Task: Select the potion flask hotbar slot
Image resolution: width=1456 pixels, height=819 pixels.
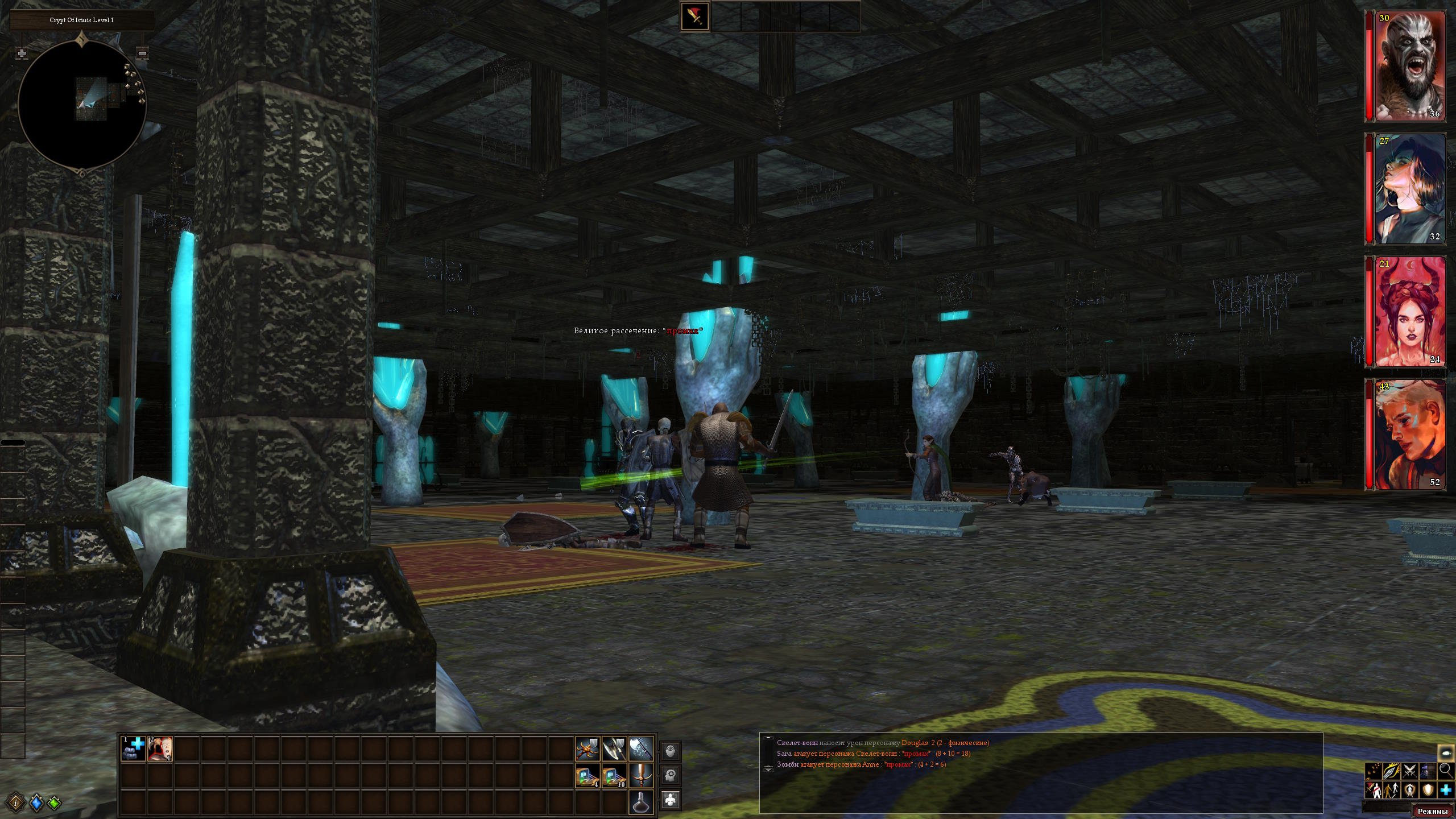Action: click(x=641, y=802)
